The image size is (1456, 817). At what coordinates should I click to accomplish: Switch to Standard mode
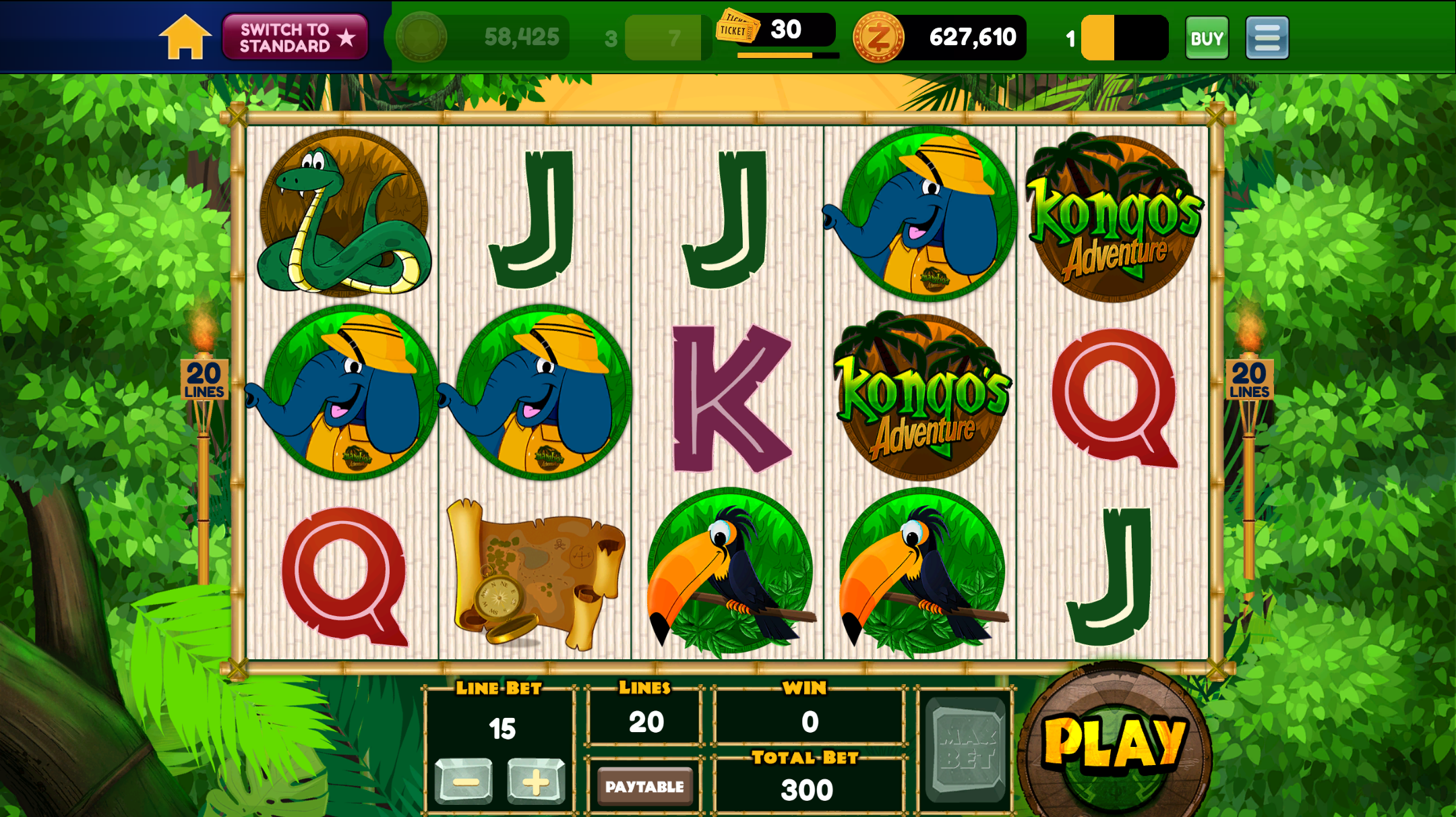pyautogui.click(x=295, y=38)
